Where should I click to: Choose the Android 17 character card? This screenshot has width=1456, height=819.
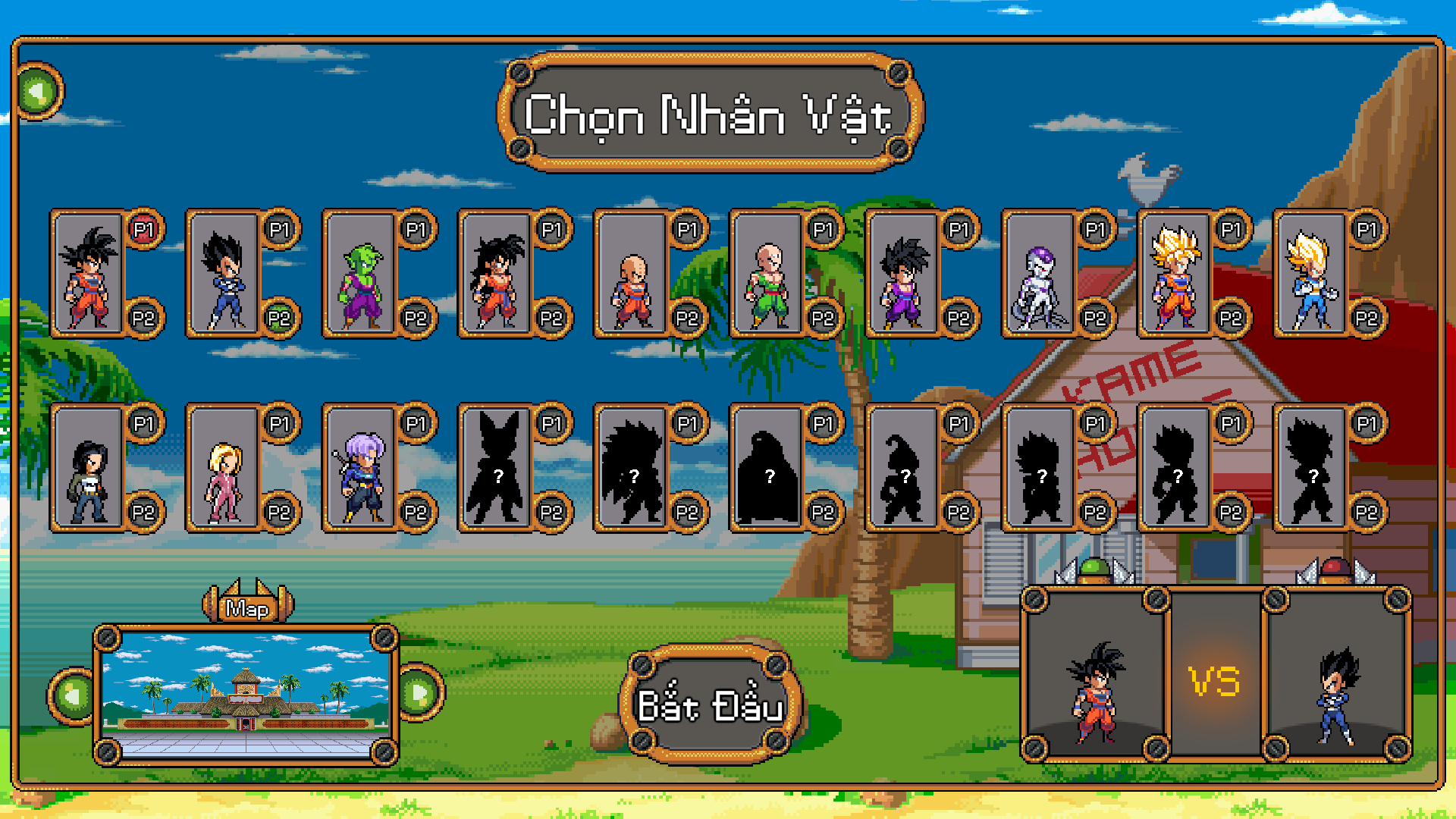pyautogui.click(x=89, y=467)
